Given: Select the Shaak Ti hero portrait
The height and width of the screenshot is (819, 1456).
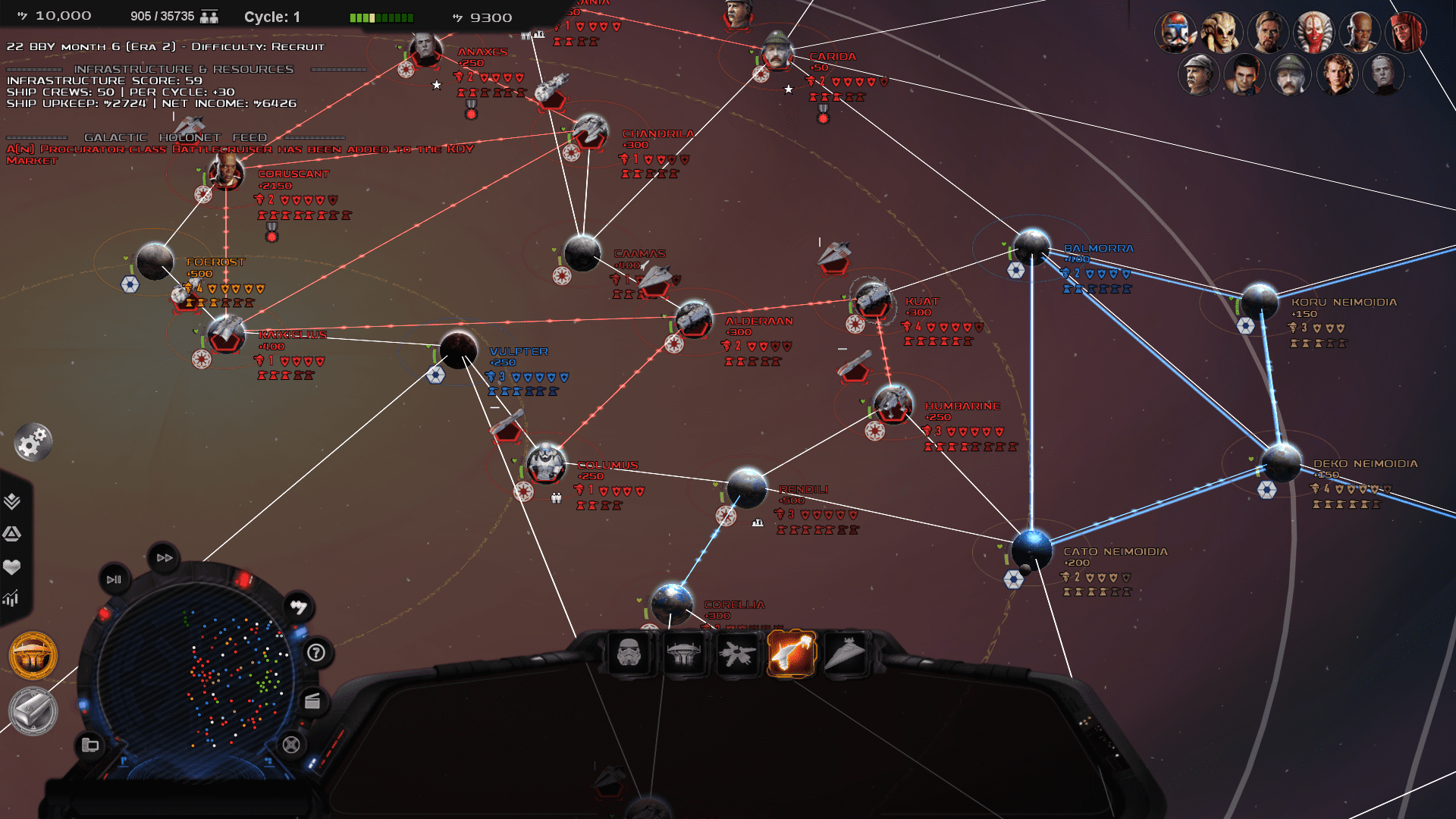Looking at the screenshot, I should [1313, 33].
